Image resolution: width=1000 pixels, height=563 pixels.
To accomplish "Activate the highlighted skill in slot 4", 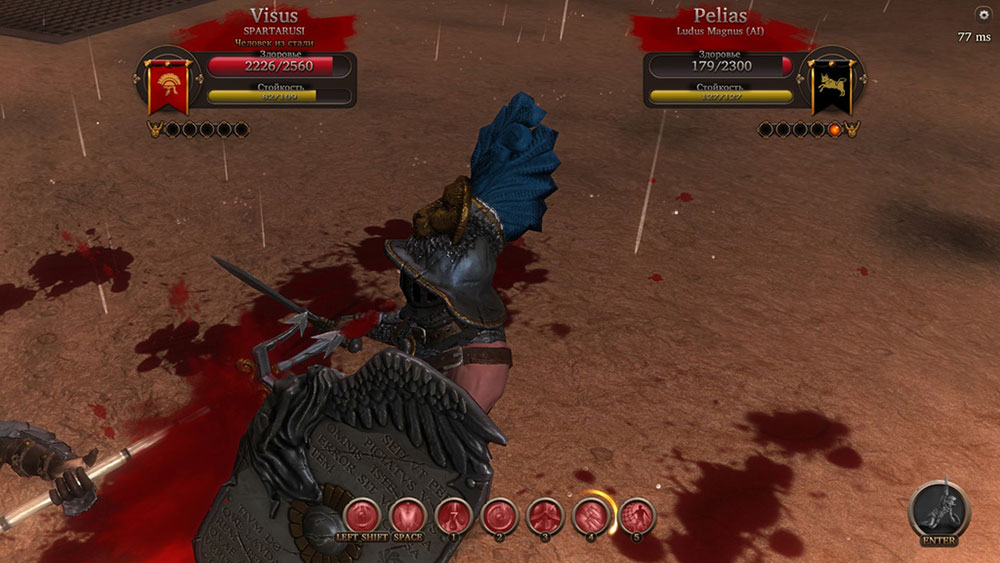I will 591,516.
